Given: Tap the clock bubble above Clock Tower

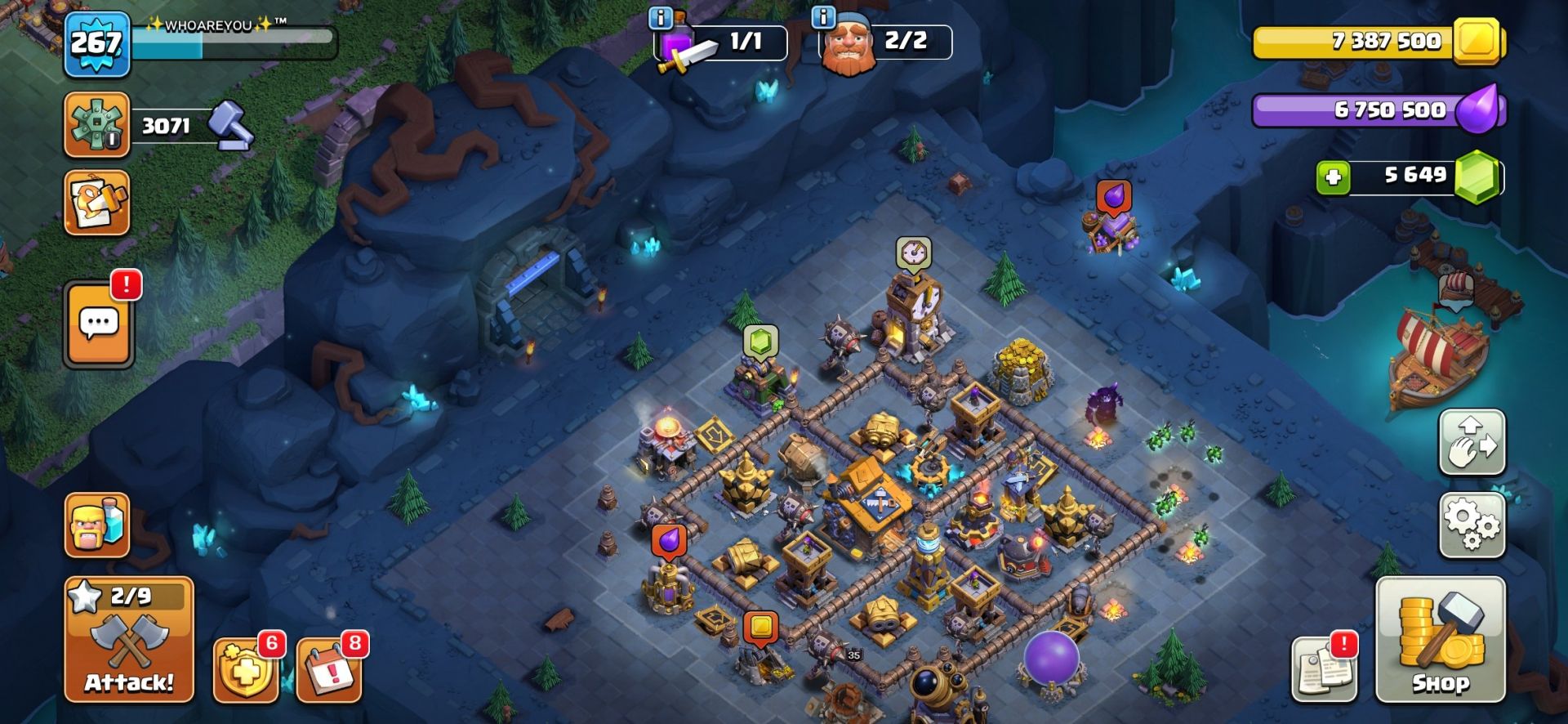Looking at the screenshot, I should [913, 253].
